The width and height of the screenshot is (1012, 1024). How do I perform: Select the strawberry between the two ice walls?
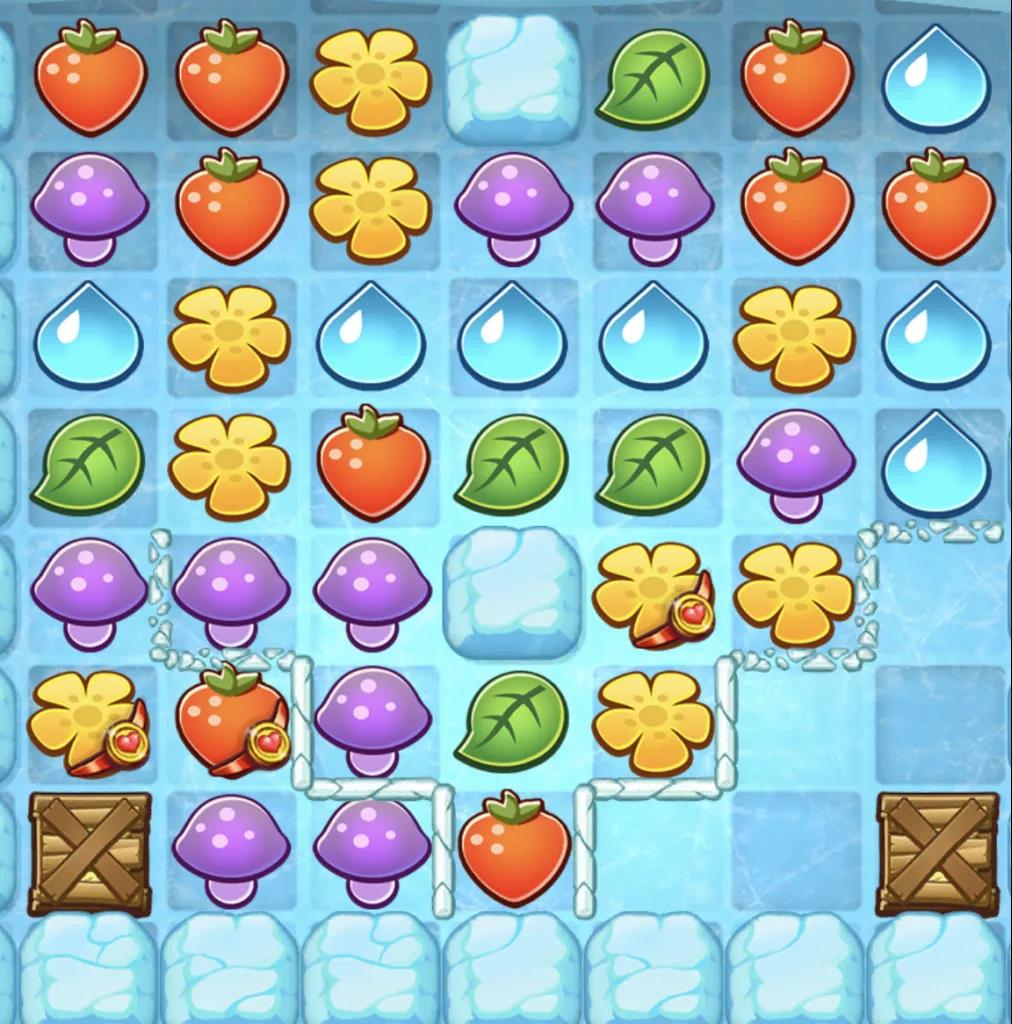coord(513,848)
